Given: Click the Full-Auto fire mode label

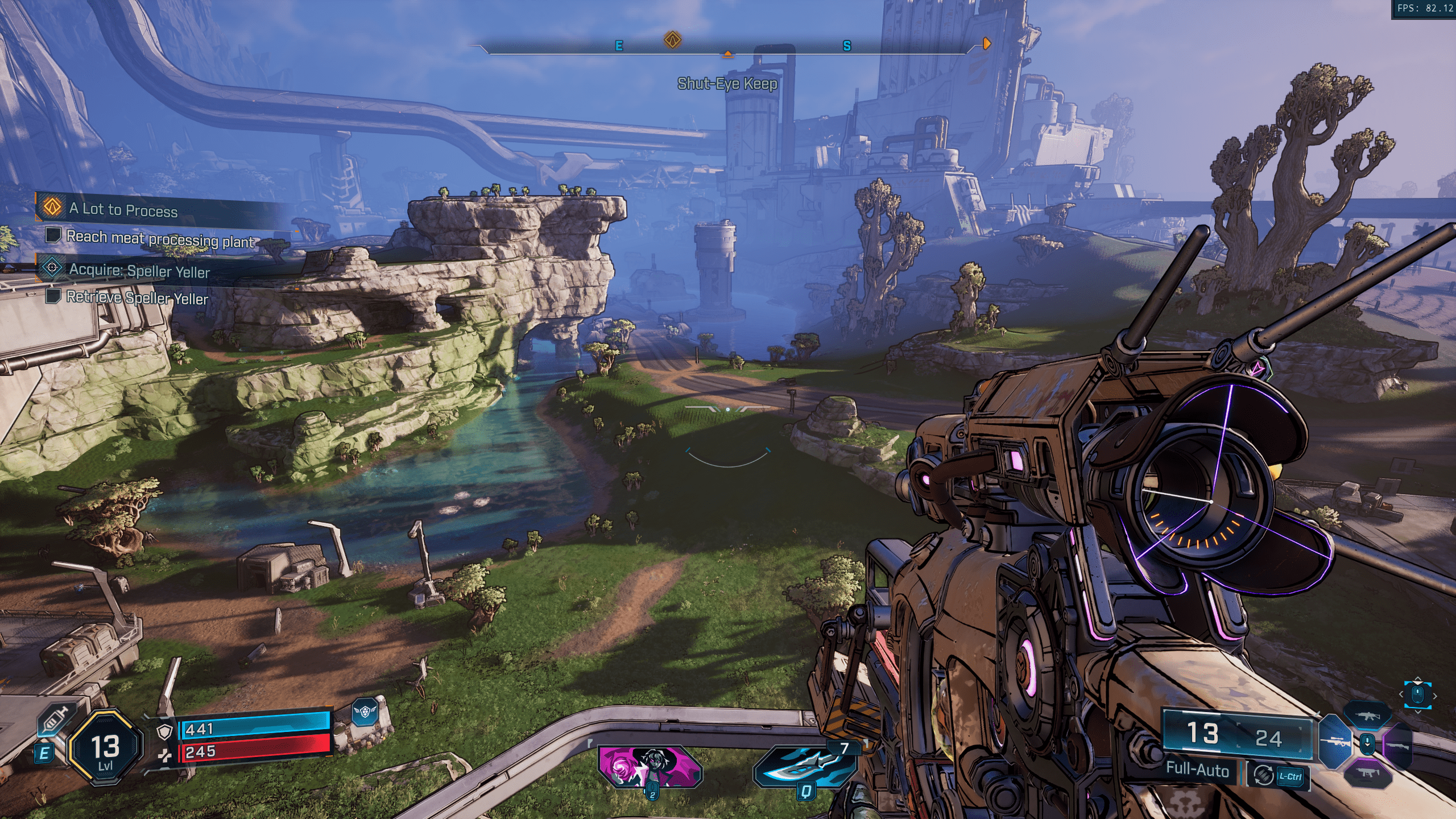Looking at the screenshot, I should [1197, 770].
